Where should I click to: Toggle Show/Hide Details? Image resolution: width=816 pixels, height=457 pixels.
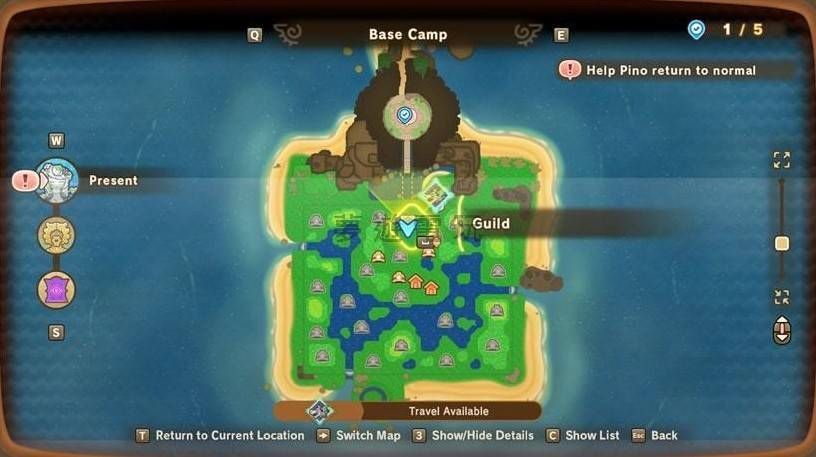475,435
